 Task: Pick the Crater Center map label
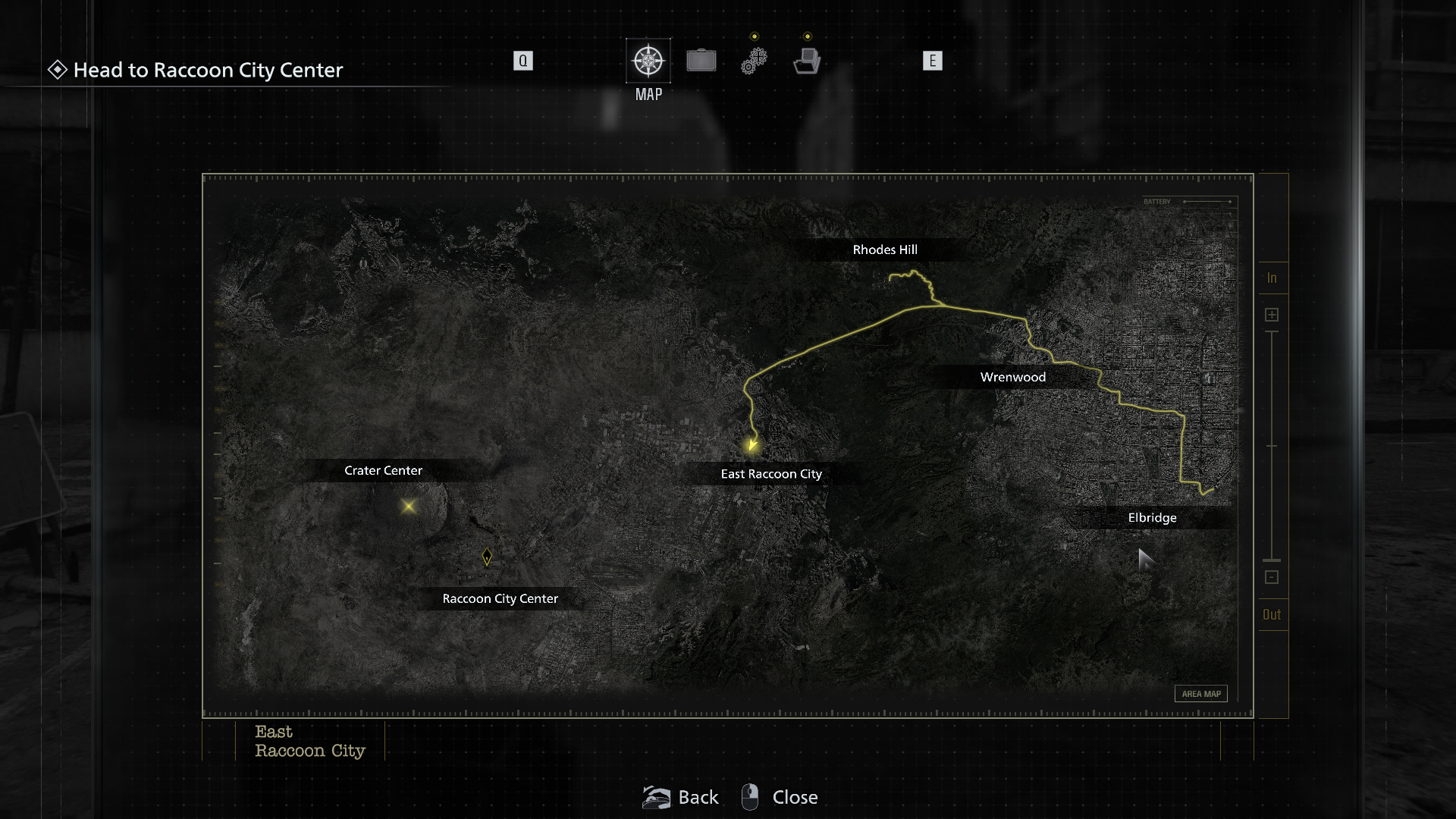[x=383, y=470]
